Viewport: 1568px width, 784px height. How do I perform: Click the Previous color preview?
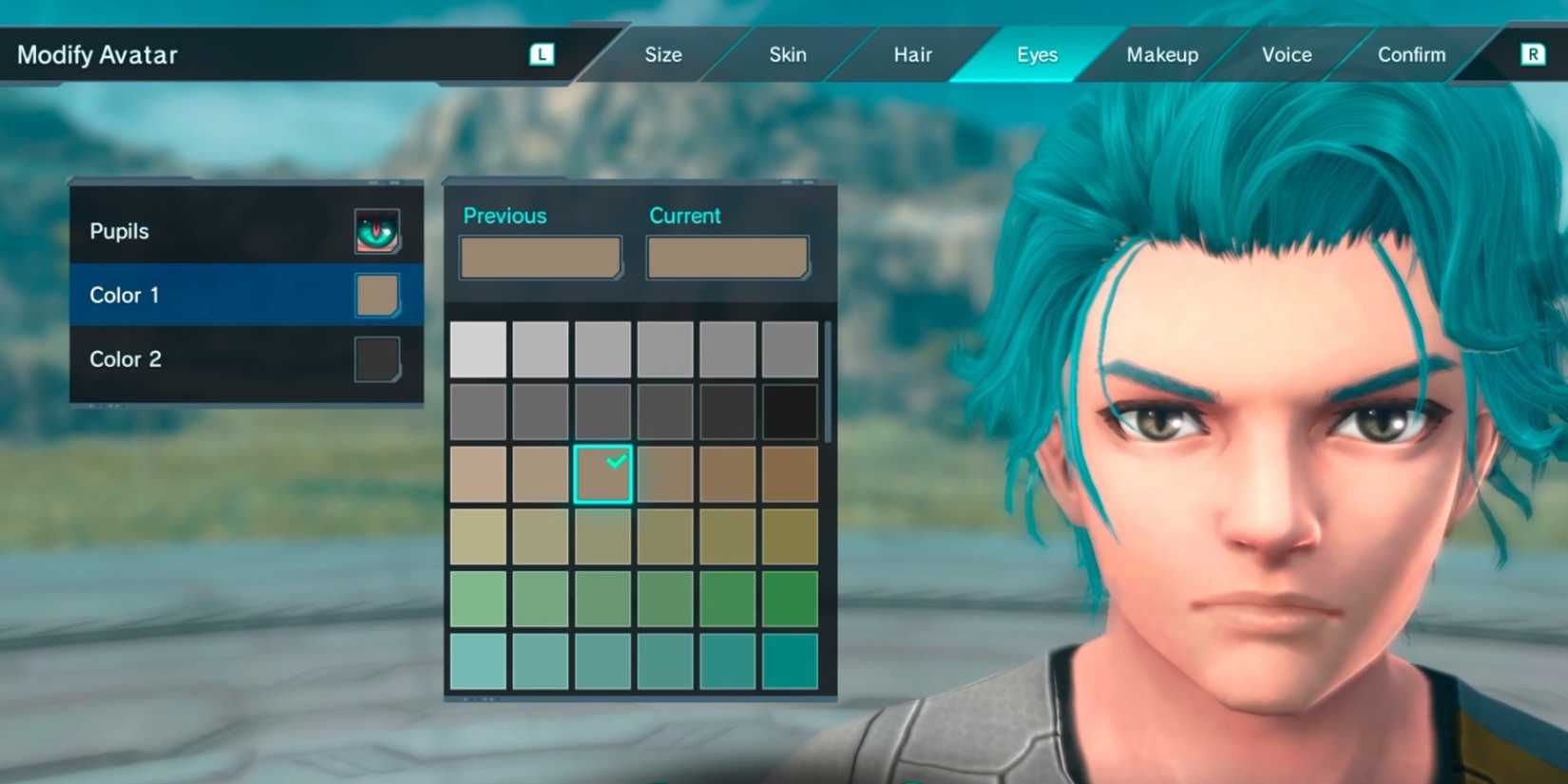(x=539, y=257)
